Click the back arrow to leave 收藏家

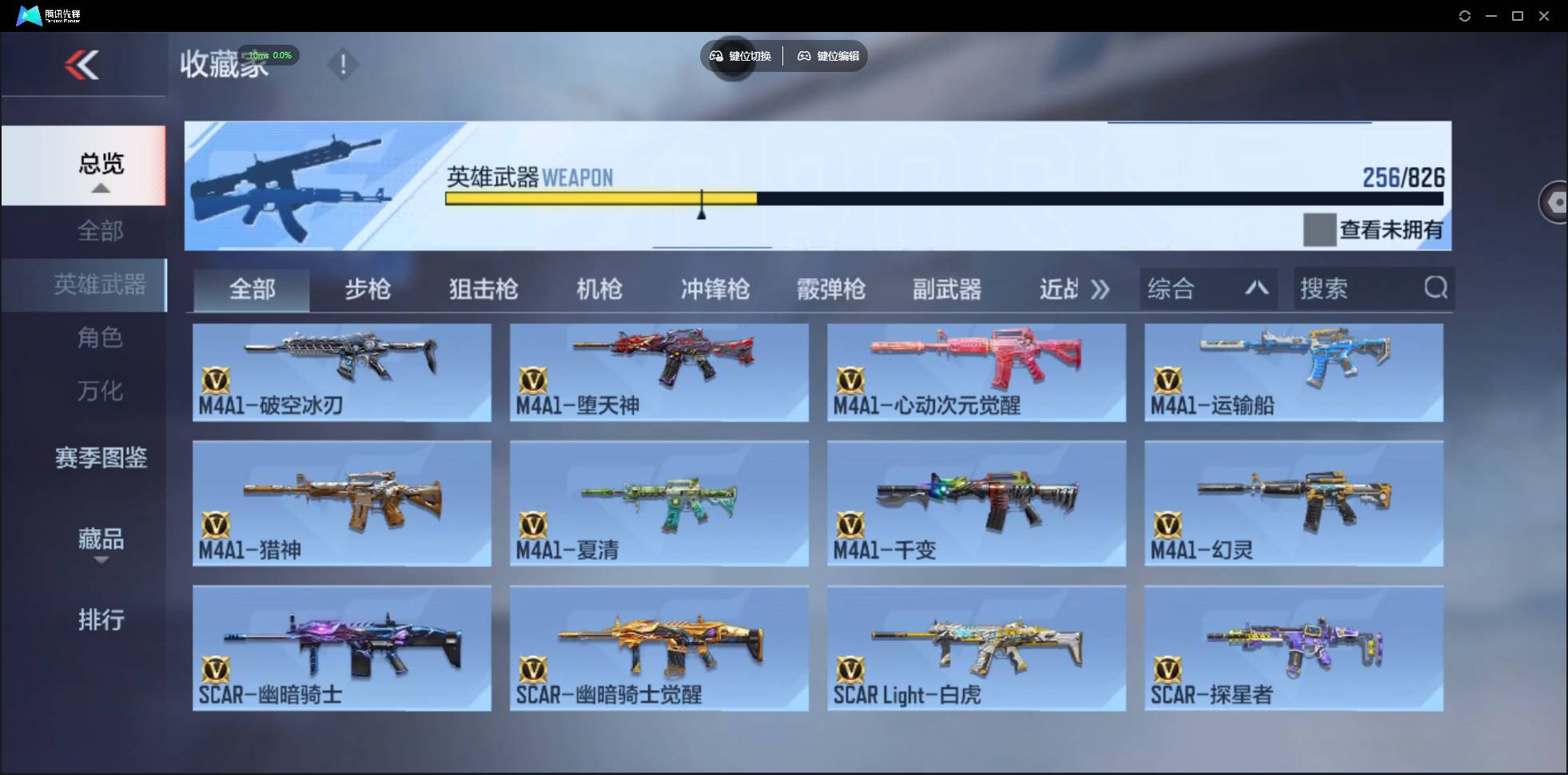[x=84, y=65]
